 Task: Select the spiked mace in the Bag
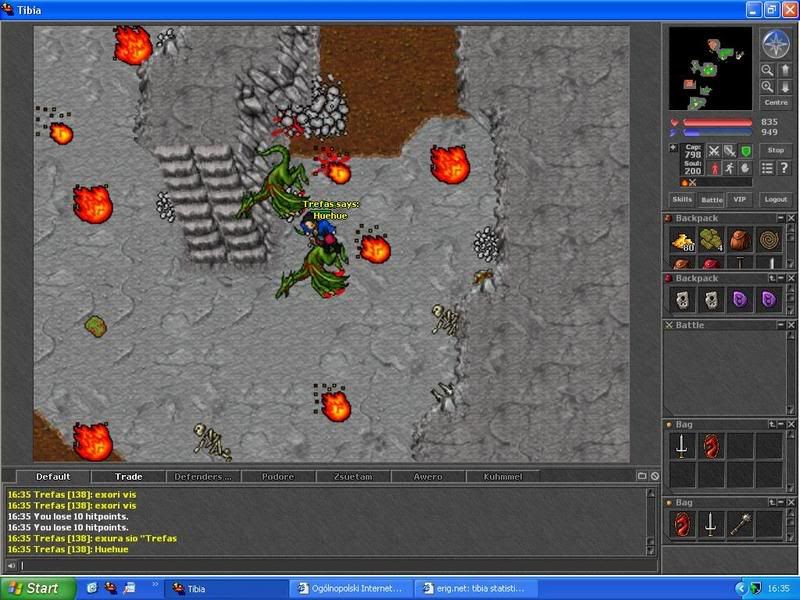pos(740,522)
